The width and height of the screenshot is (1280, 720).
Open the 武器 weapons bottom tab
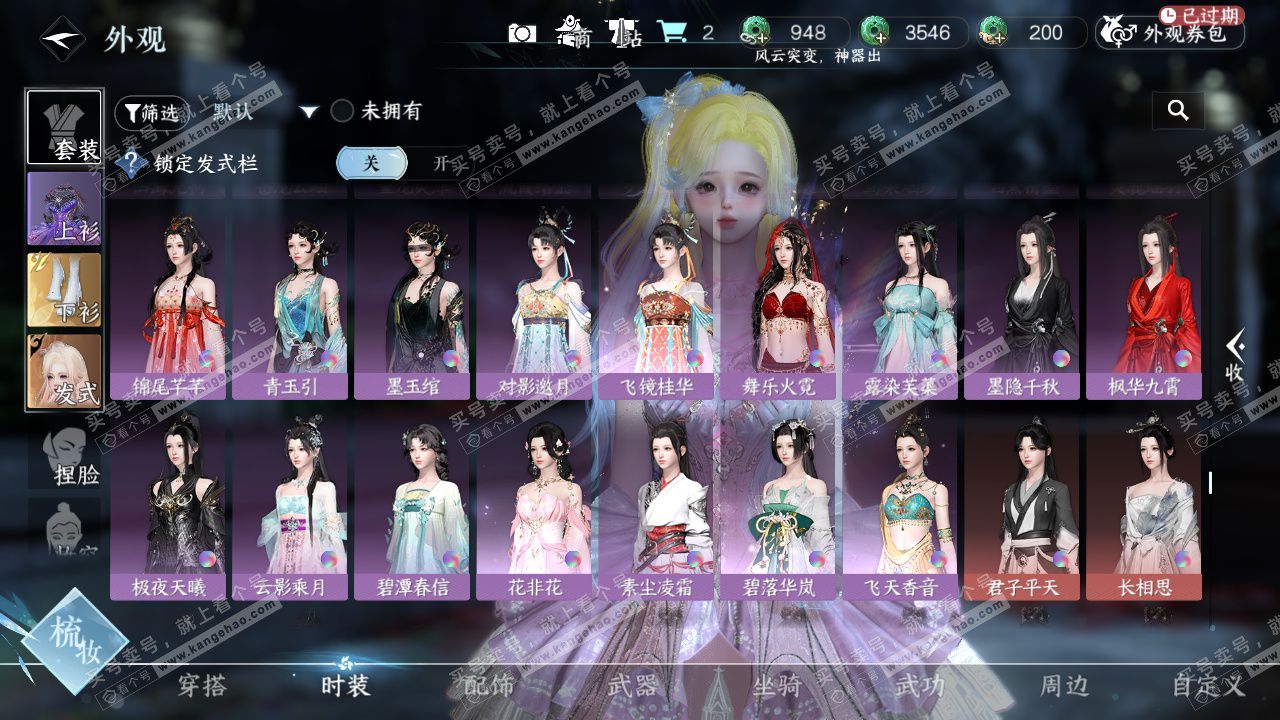coord(632,686)
